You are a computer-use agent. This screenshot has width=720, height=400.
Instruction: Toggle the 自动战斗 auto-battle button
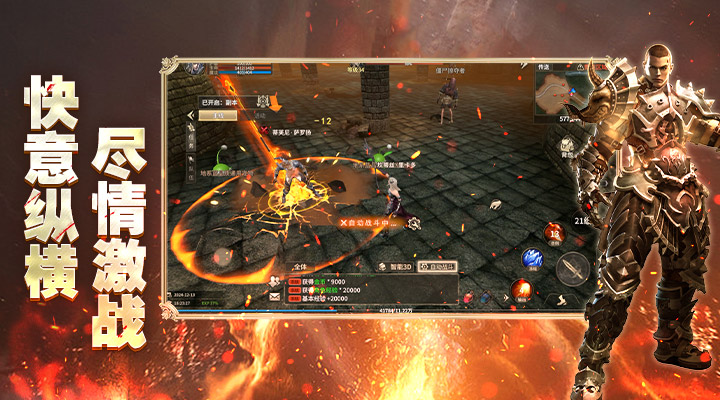point(438,267)
